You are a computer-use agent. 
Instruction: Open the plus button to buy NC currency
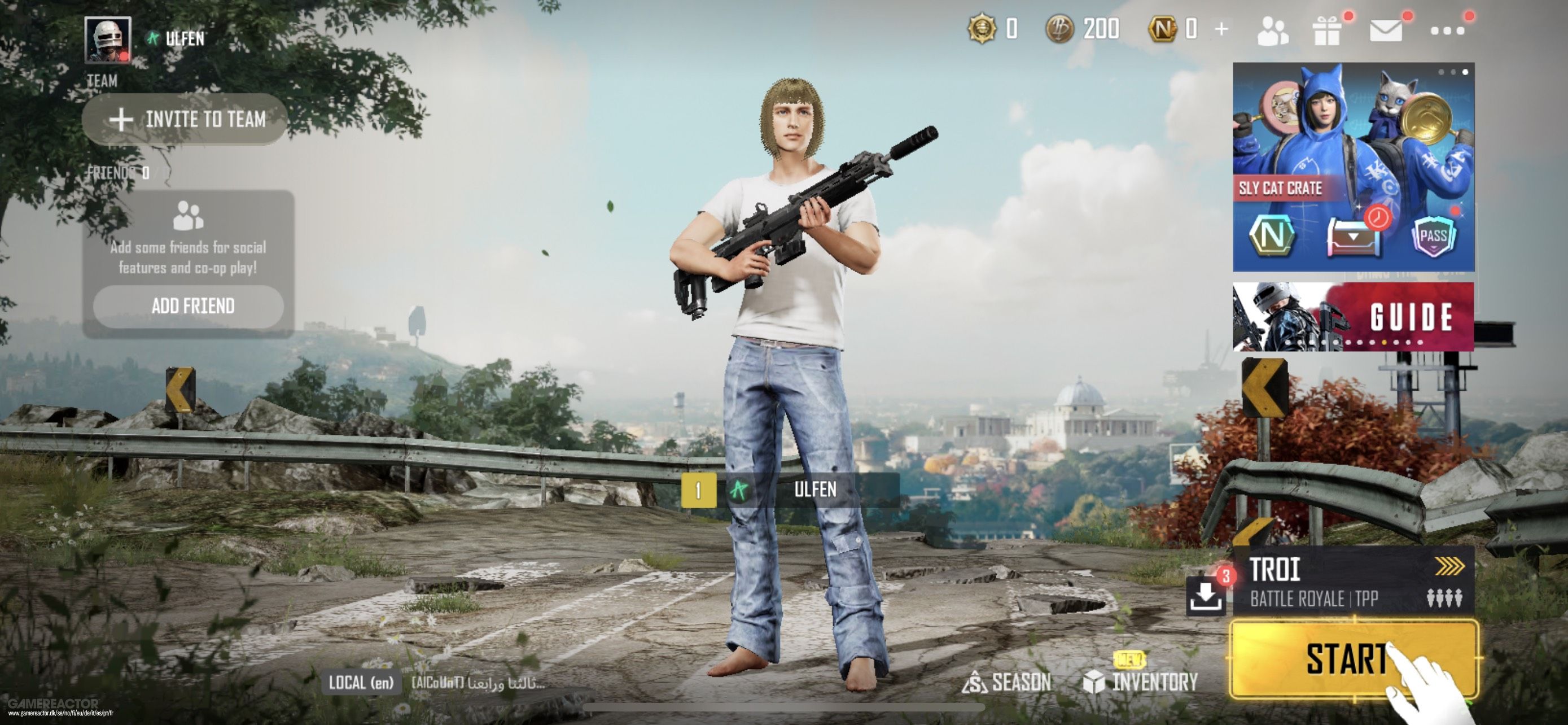click(1221, 30)
